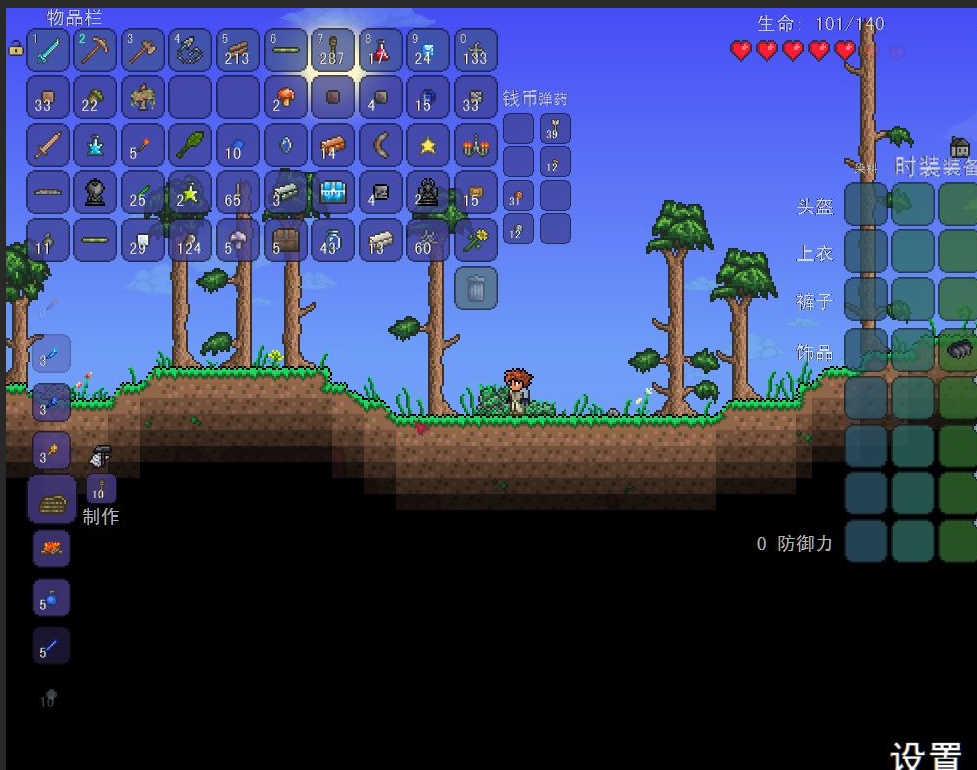Viewport: 977px width, 770px height.
Task: Select the axe in hotbar slot 3
Action: (x=143, y=50)
